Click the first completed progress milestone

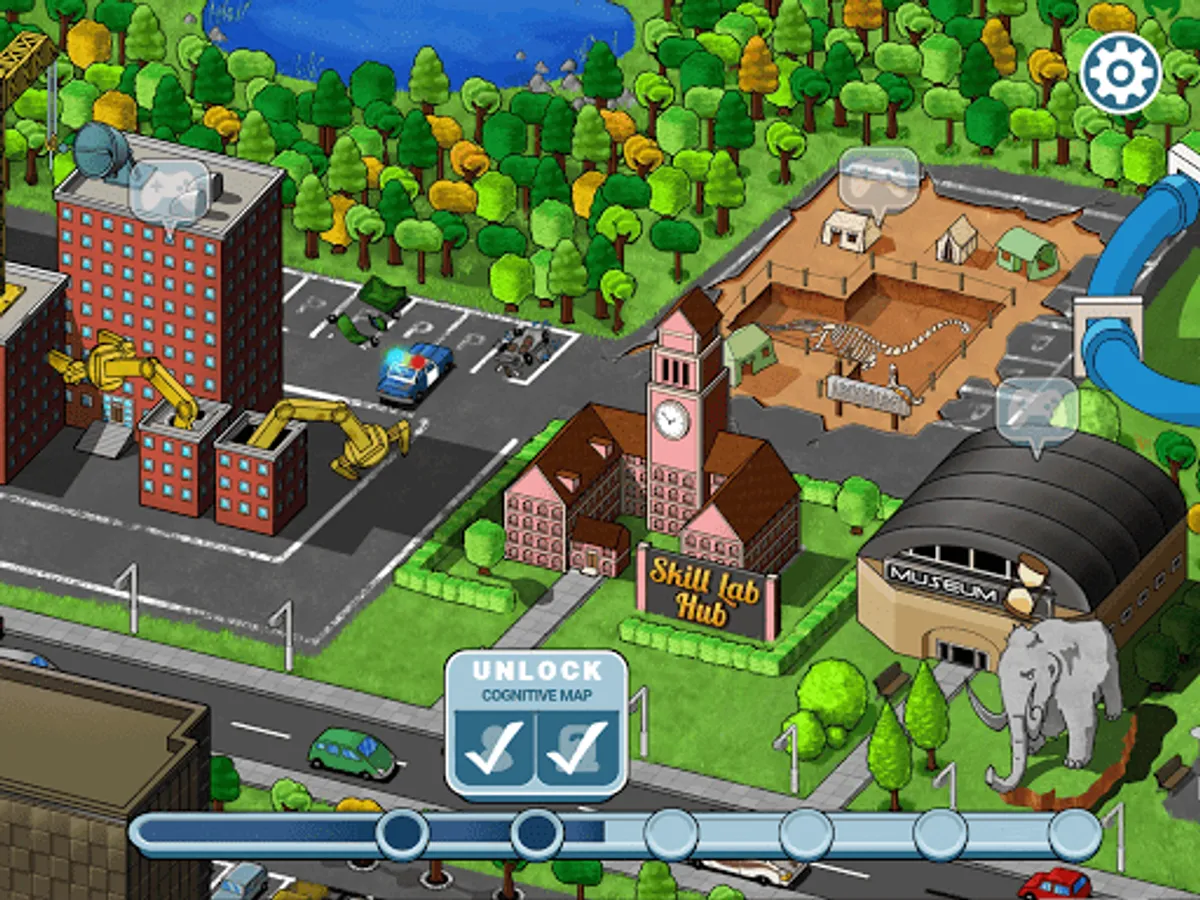(402, 834)
